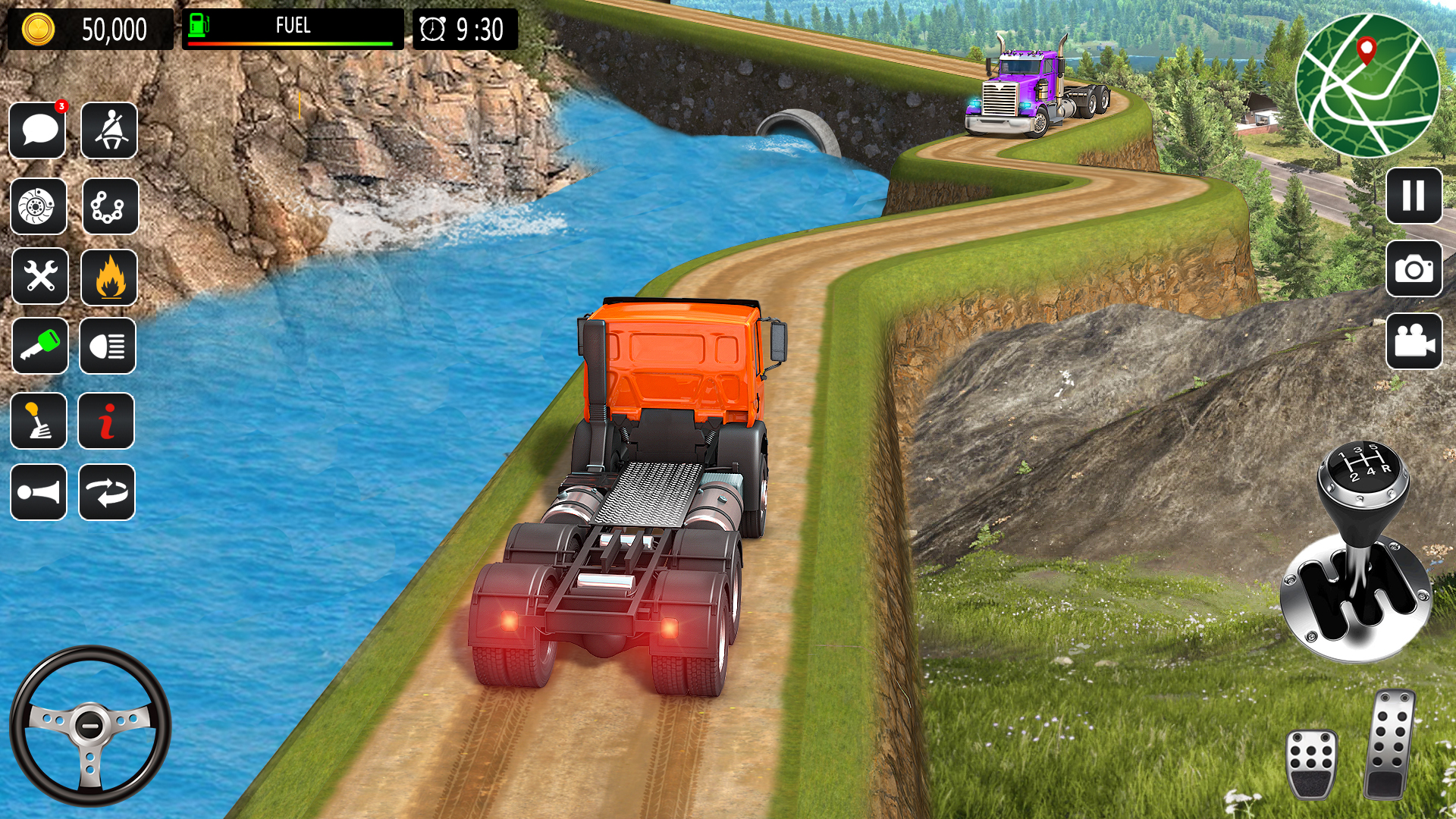The image size is (1456, 819).
Task: Toggle manual gear shifter mode
Action: click(39, 422)
